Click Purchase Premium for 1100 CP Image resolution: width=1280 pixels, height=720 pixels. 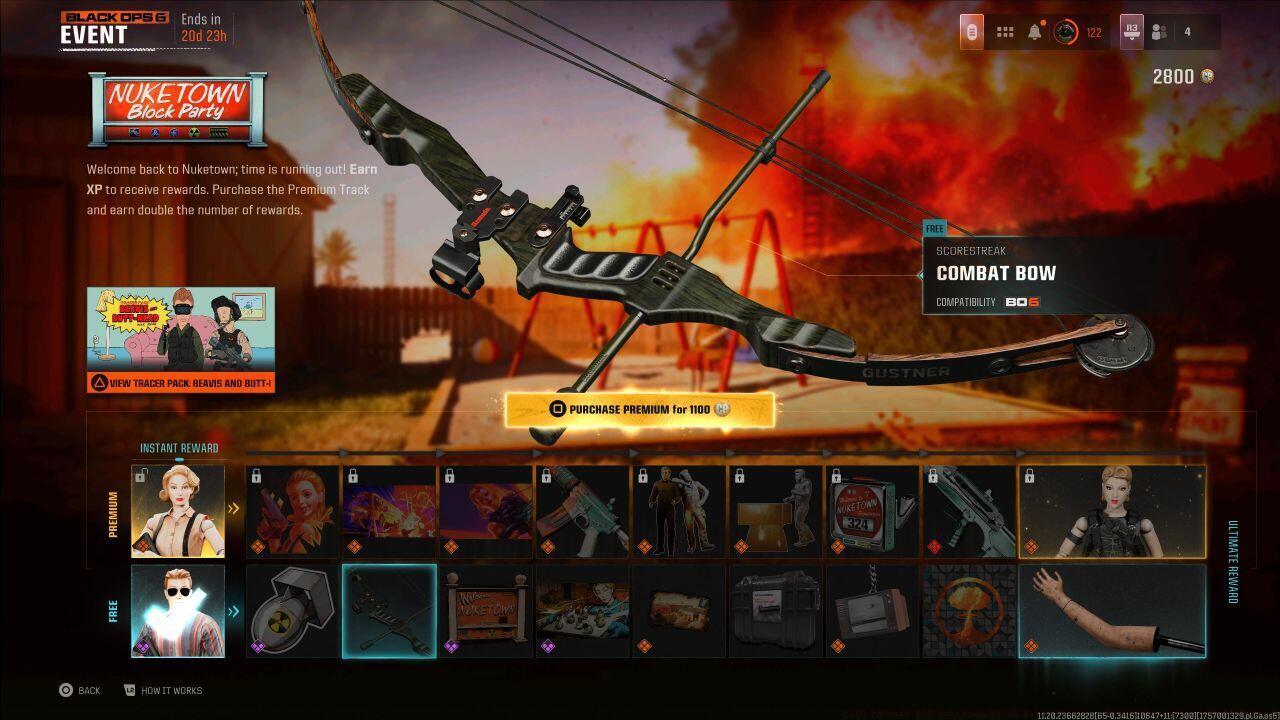pos(640,409)
